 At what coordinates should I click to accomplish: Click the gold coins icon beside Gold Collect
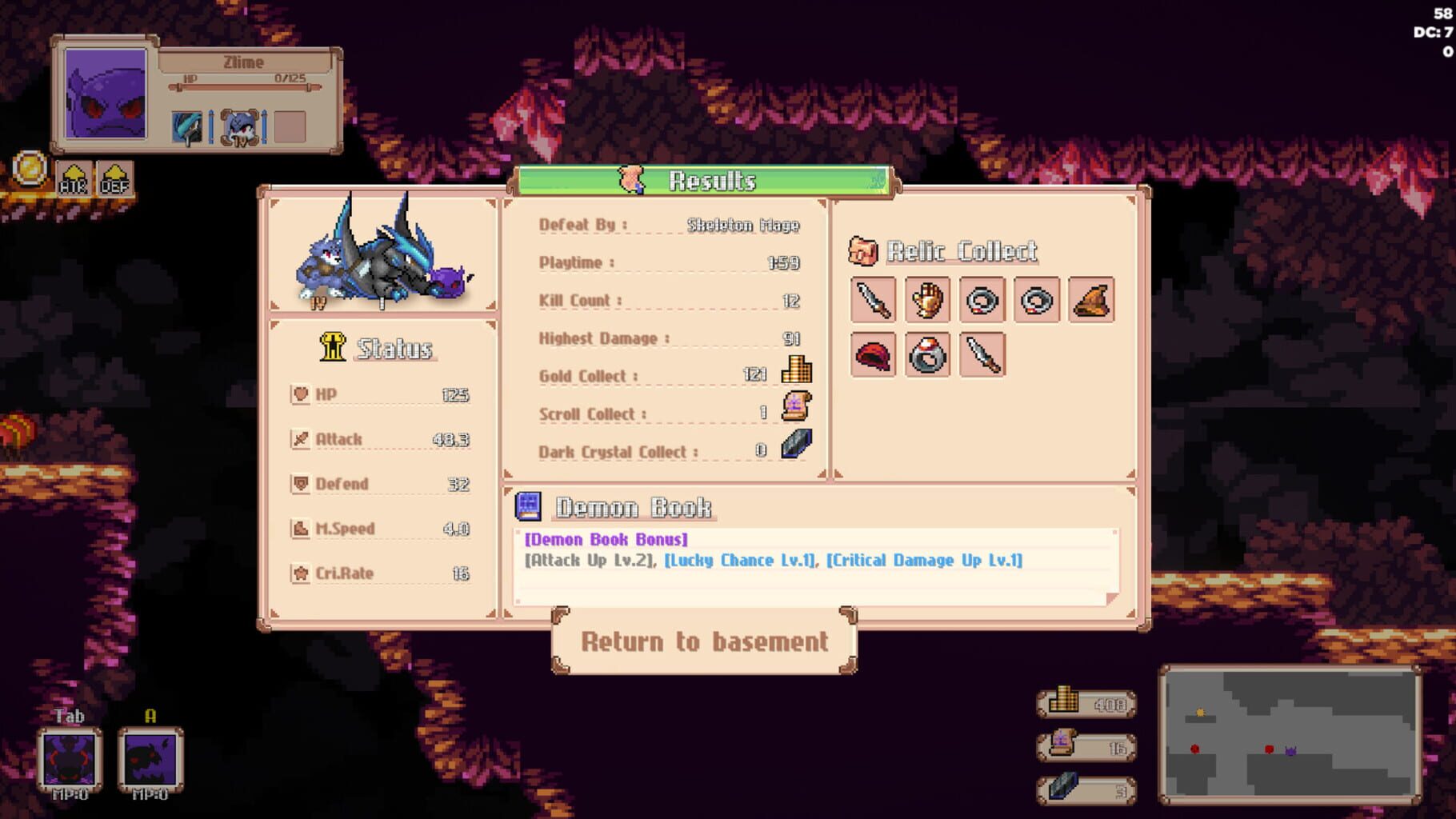[x=798, y=371]
